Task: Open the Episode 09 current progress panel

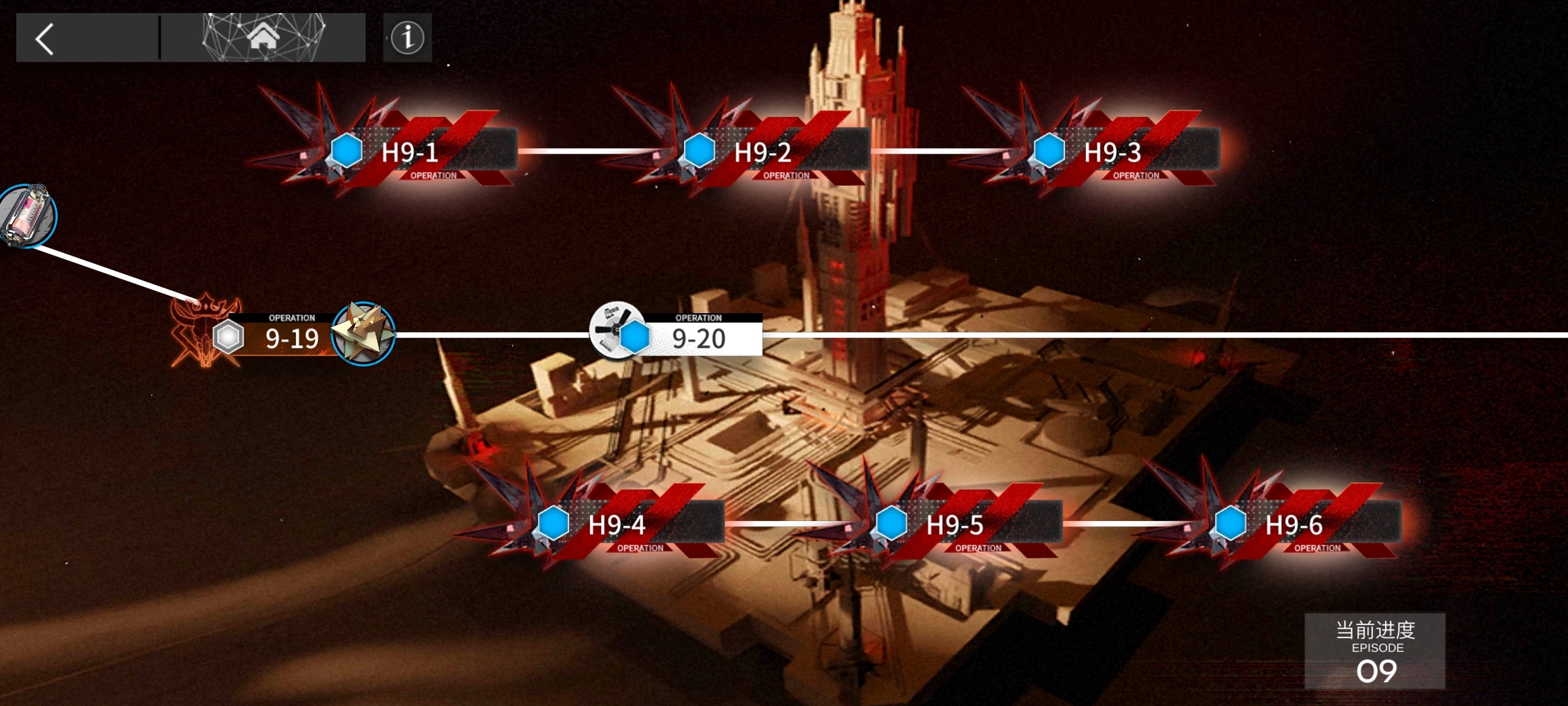Action: click(x=1375, y=650)
